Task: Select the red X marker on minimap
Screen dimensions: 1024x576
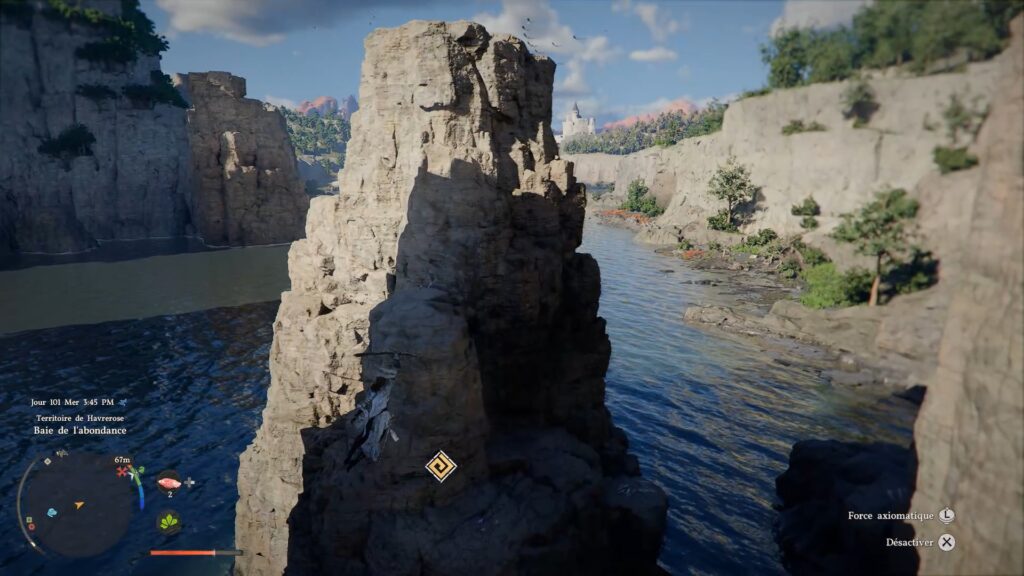Action: pyautogui.click(x=123, y=471)
